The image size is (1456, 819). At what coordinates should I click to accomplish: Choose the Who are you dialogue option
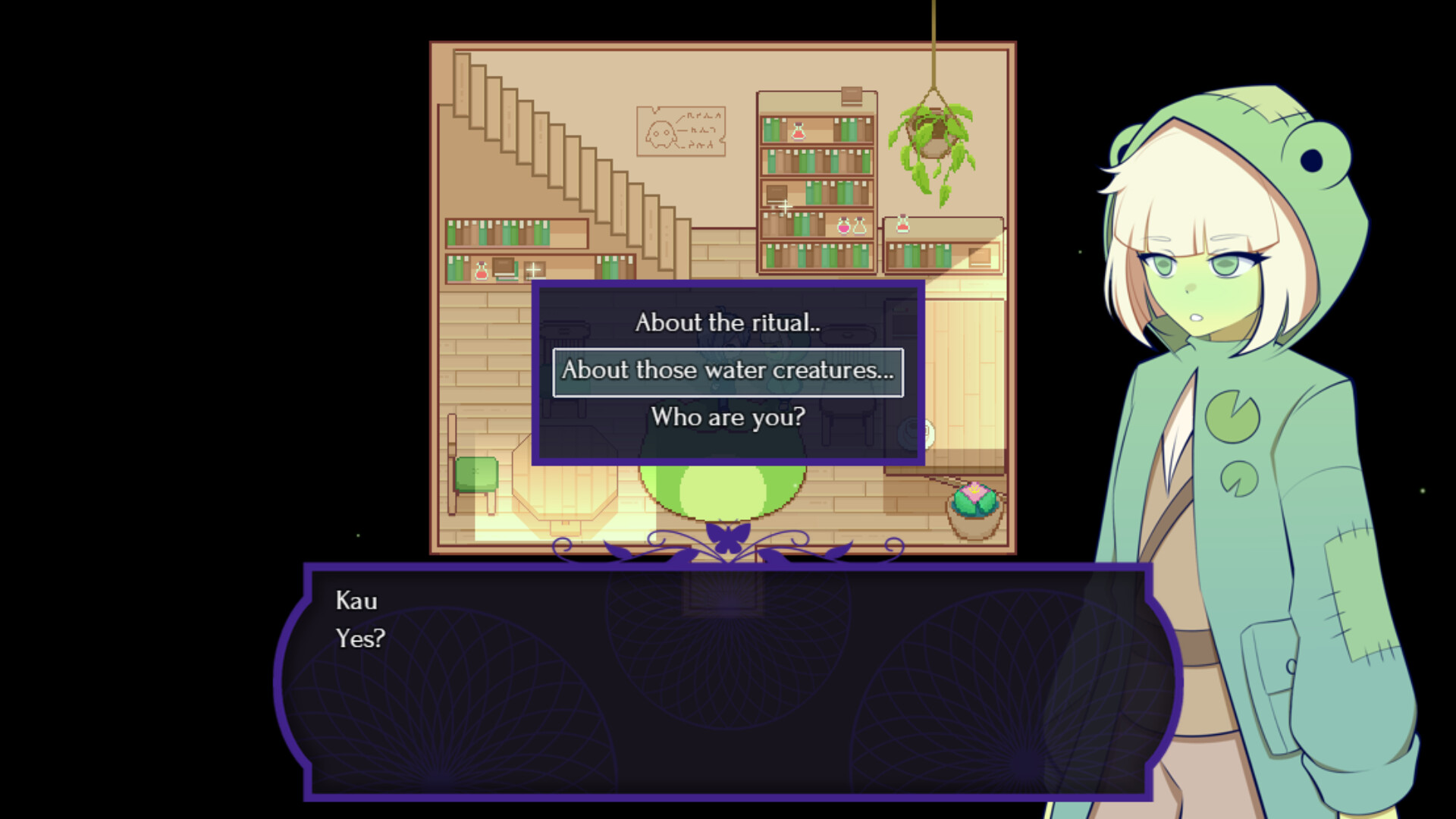tap(726, 417)
